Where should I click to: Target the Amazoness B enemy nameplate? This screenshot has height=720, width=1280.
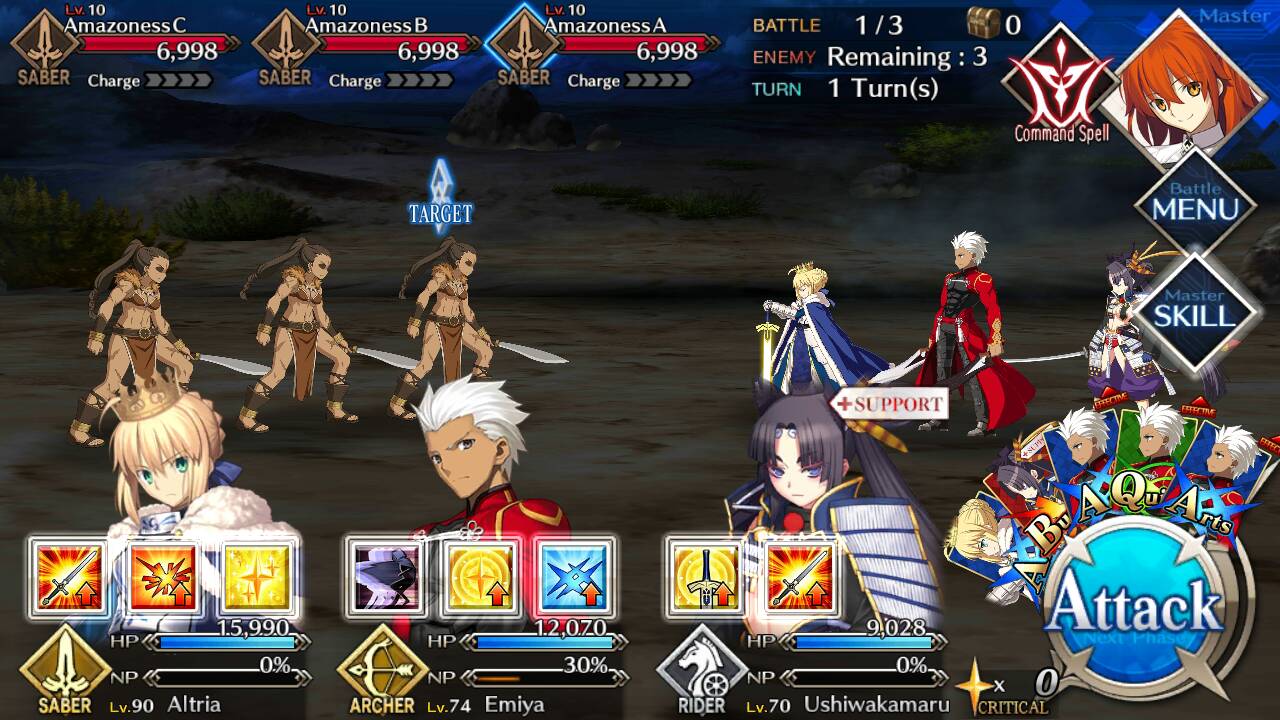pyautogui.click(x=370, y=47)
